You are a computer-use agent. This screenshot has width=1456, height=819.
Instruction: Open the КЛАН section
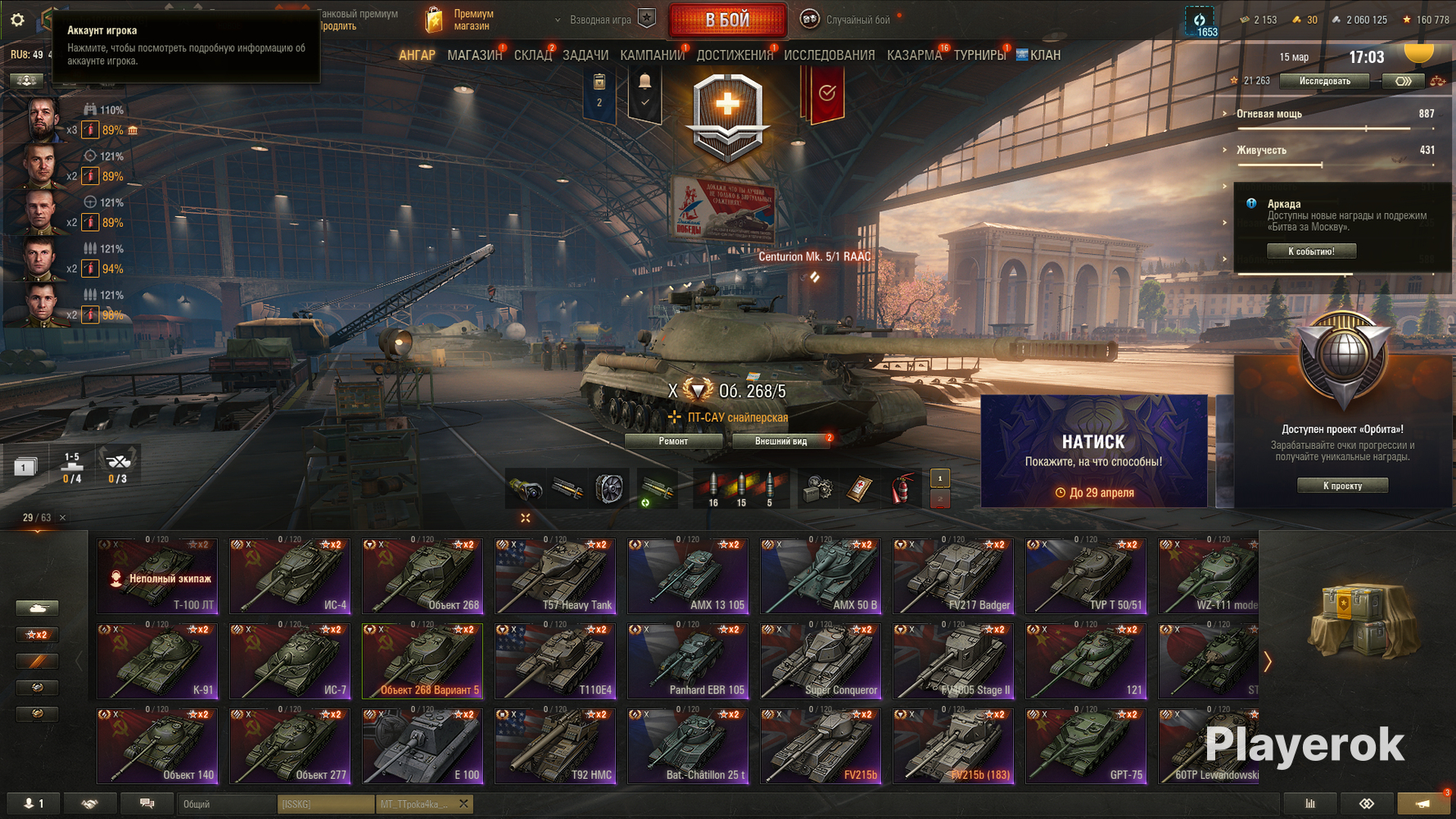[1044, 56]
